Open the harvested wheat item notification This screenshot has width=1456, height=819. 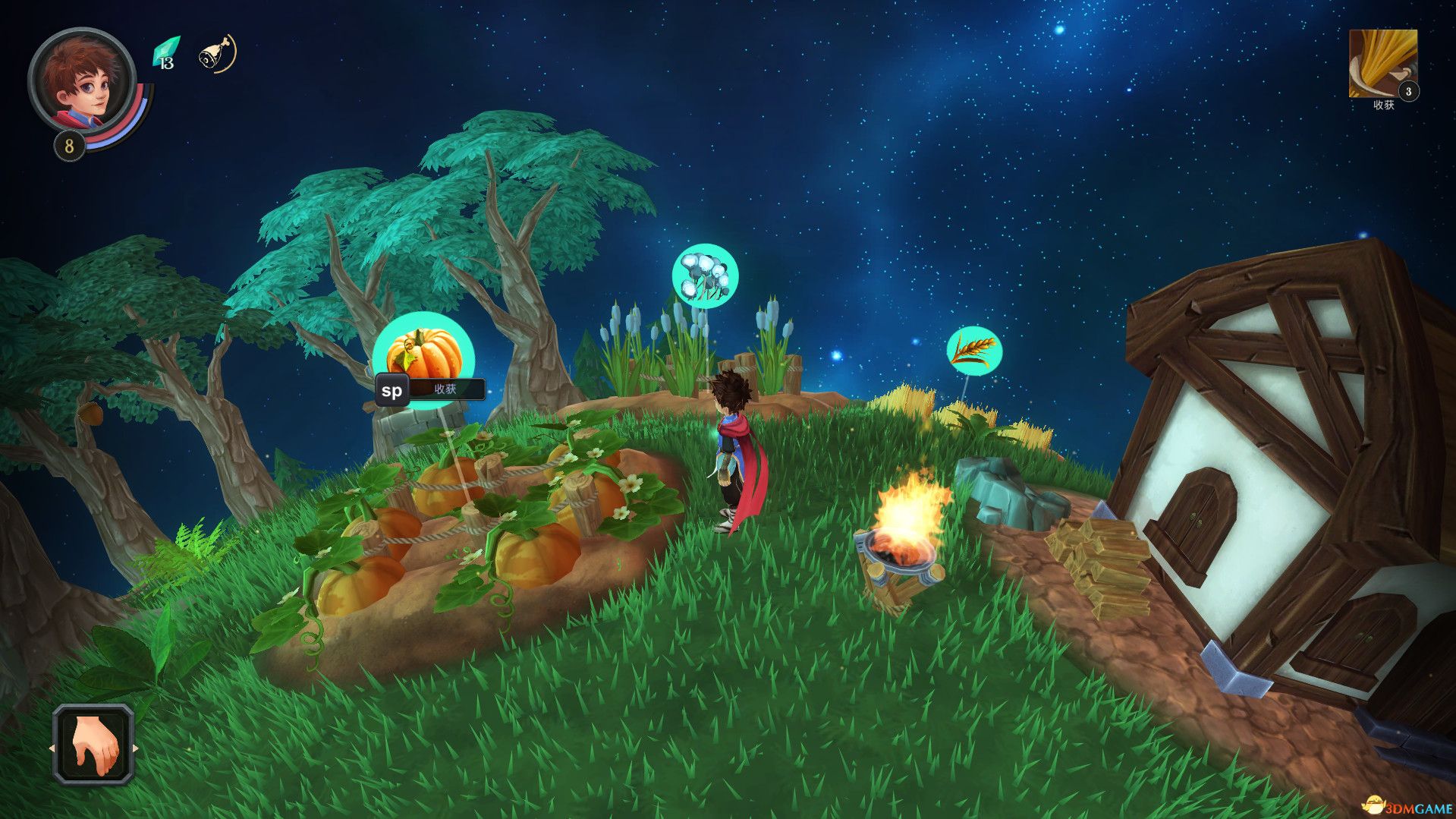coord(1382,65)
